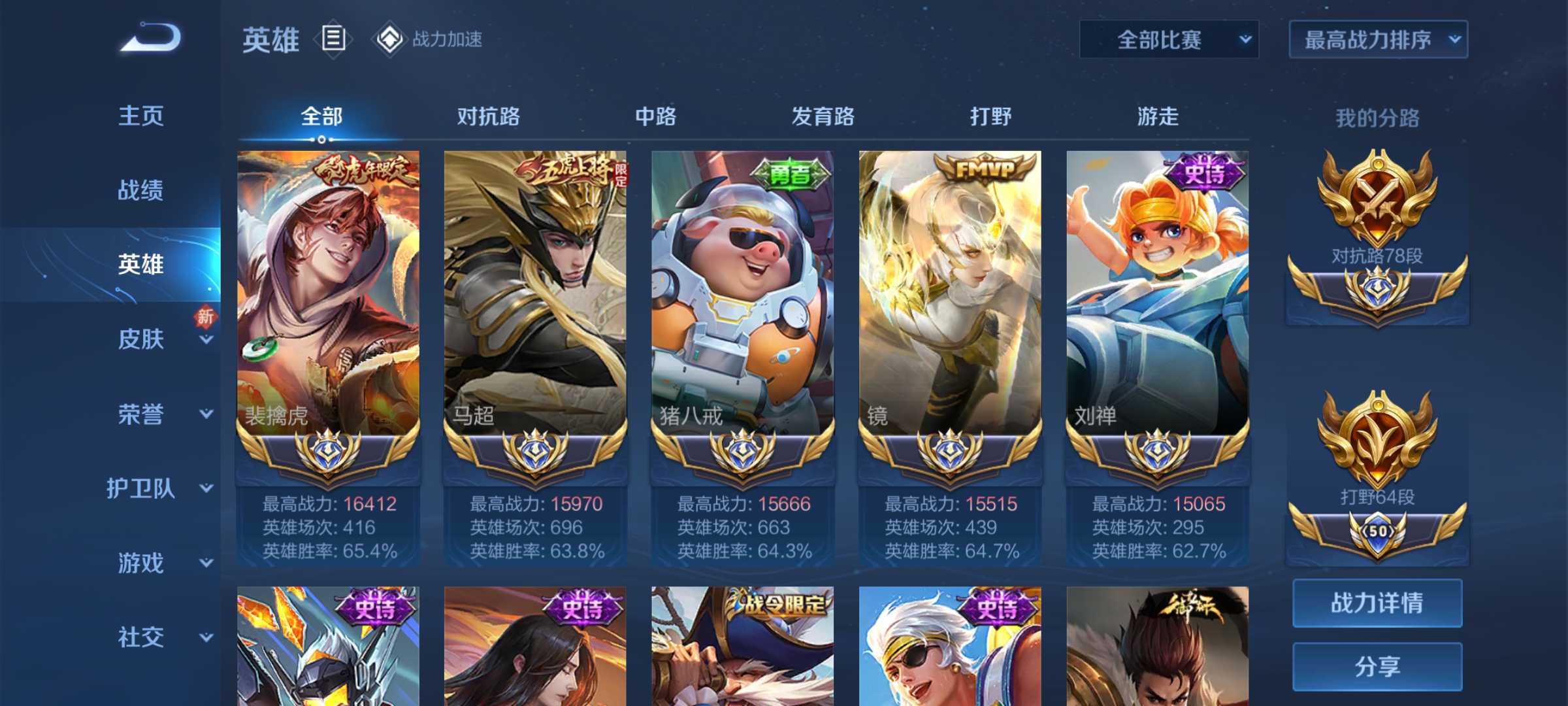This screenshot has width=1568, height=706.
Task: Select the 猪八戒 hero card
Action: pos(743,294)
